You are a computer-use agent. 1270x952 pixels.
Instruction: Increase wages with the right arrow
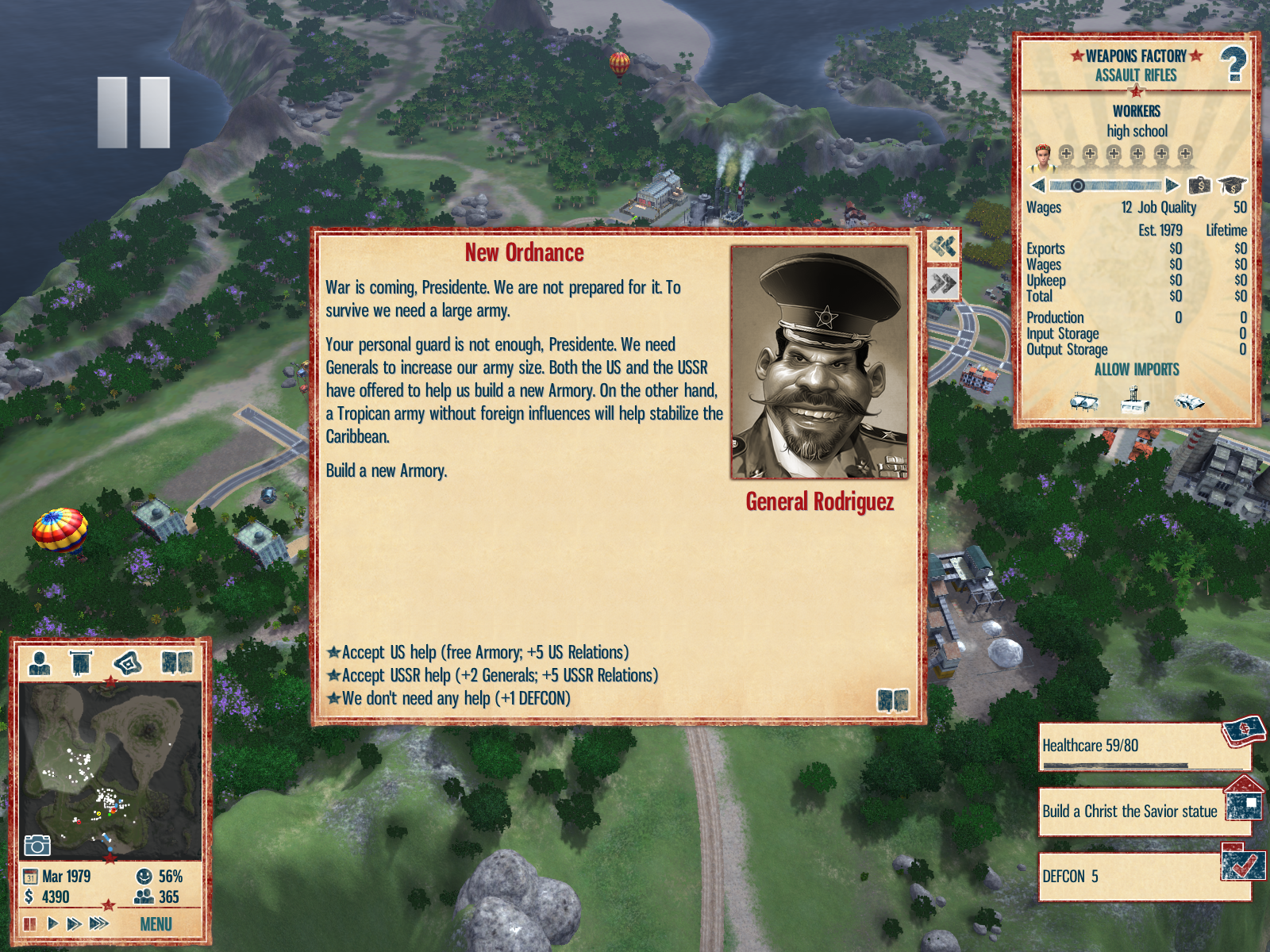pos(1172,186)
